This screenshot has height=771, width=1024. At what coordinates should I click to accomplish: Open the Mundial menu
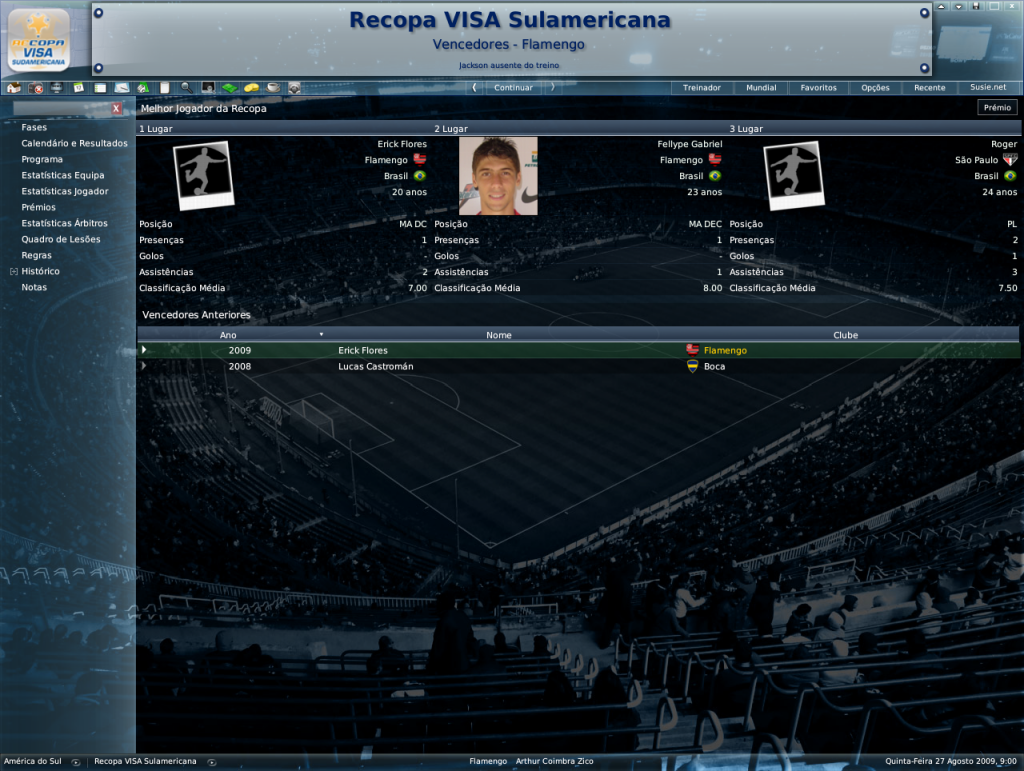pos(761,88)
